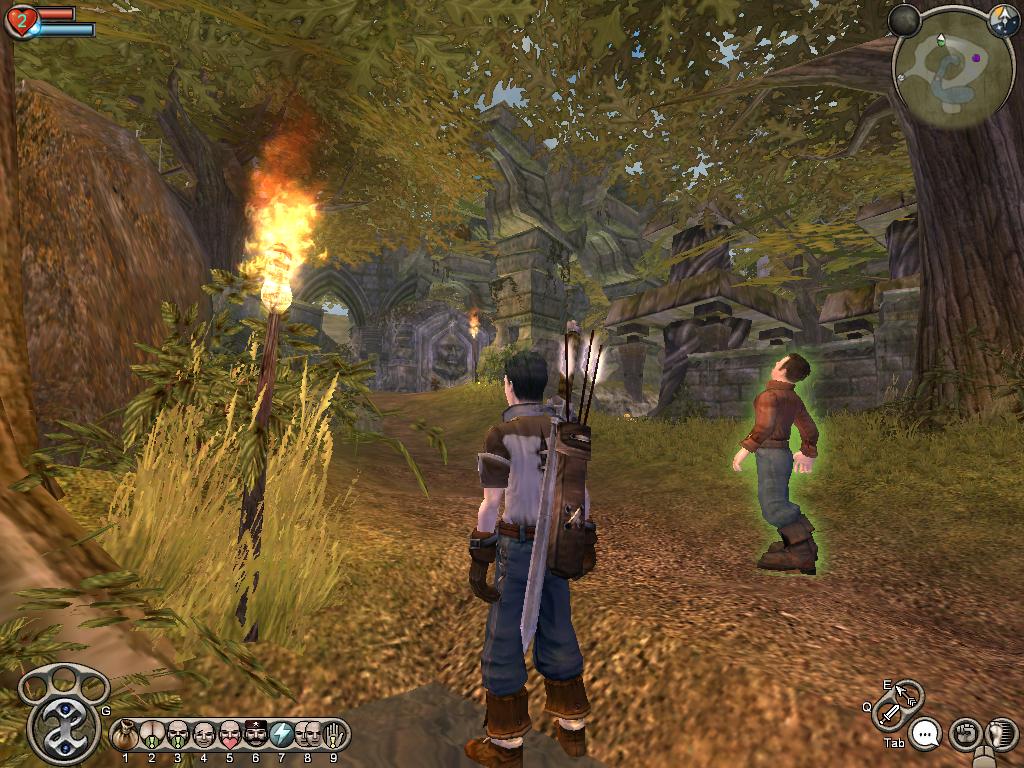Click the clenched fist action icon
1024x768 pixels.
964,734
